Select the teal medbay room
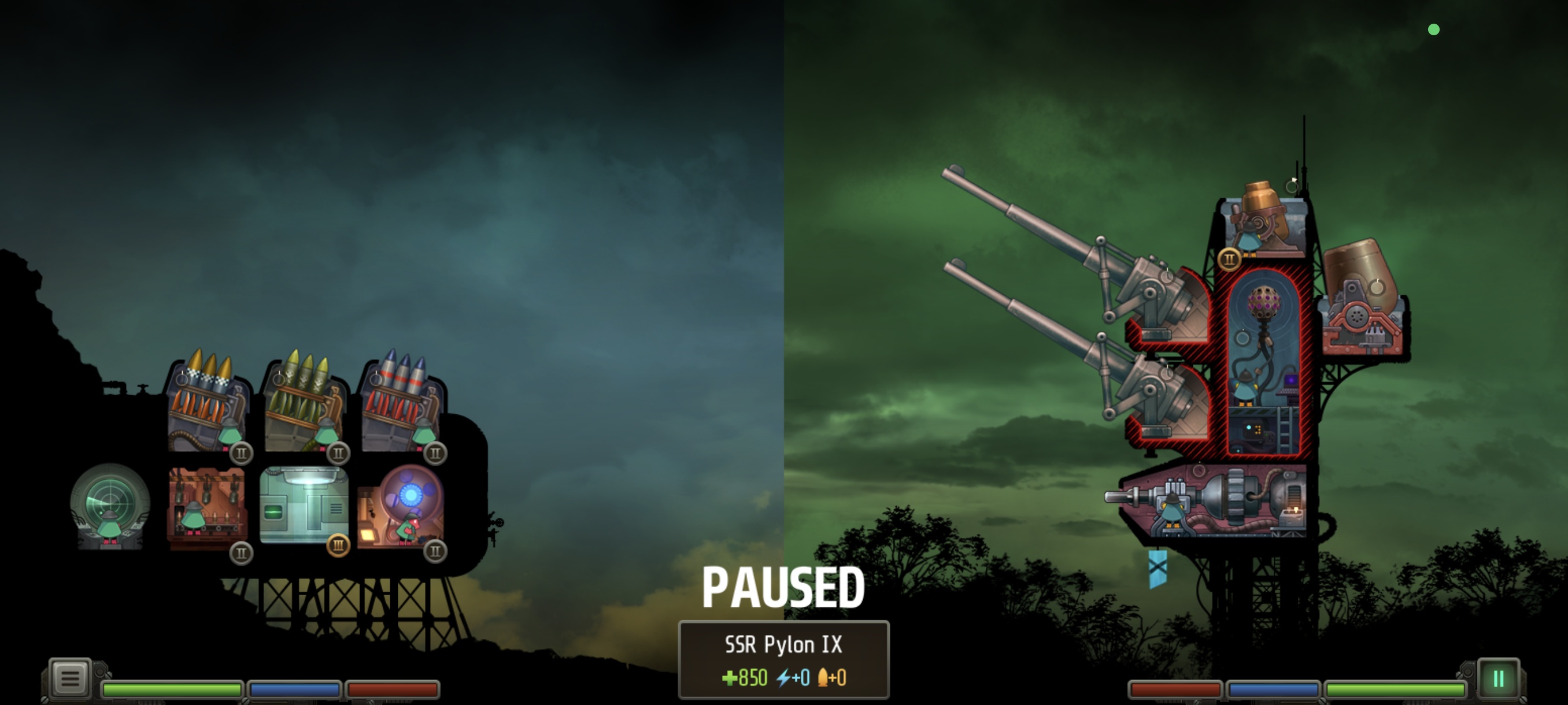The image size is (1568, 705). coord(303,505)
